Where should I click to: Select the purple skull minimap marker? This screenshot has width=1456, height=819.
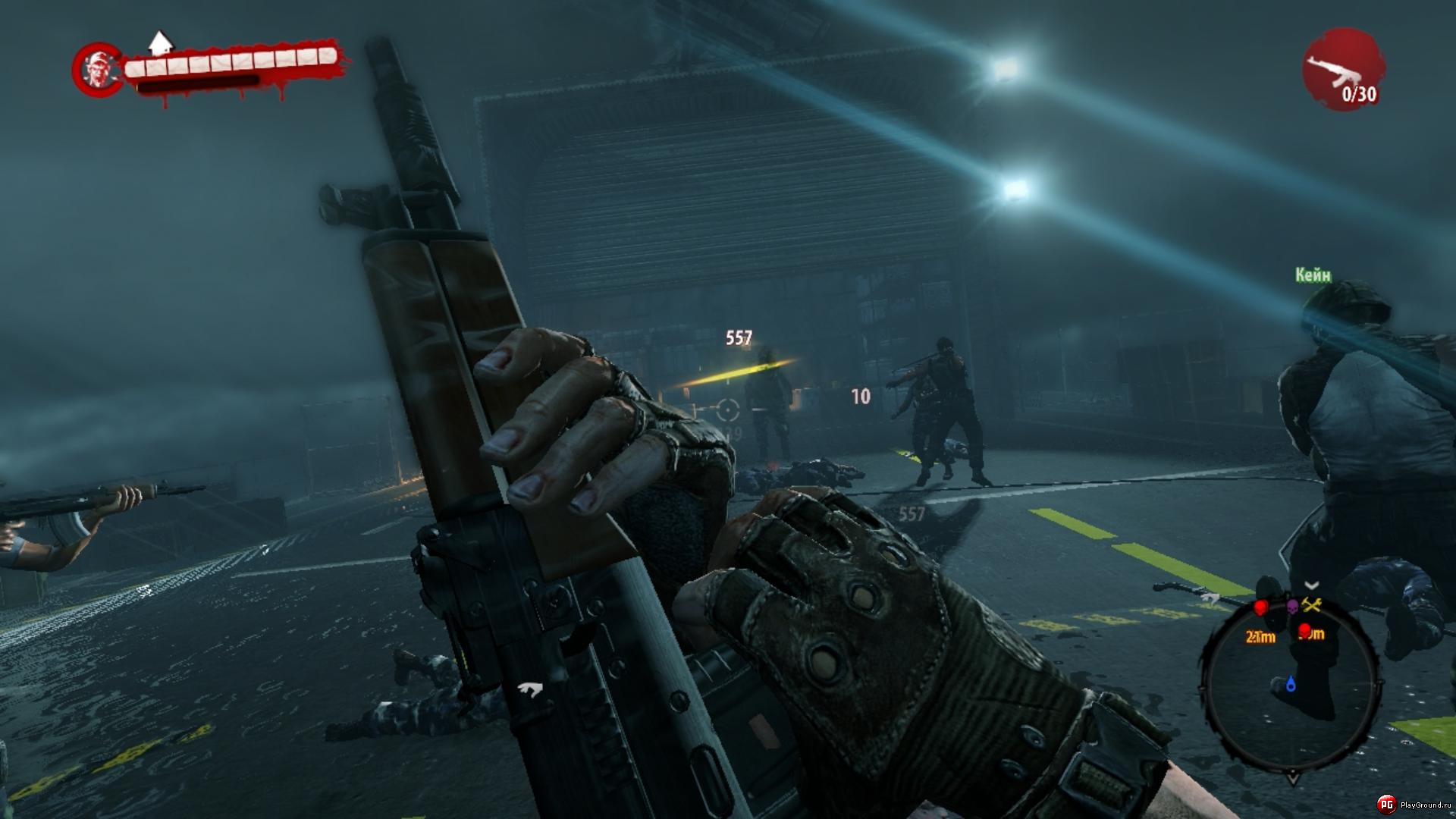click(x=1292, y=606)
